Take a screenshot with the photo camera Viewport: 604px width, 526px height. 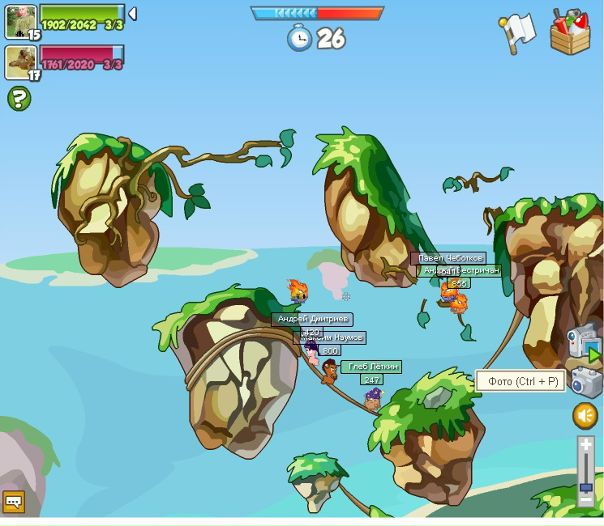(x=585, y=381)
